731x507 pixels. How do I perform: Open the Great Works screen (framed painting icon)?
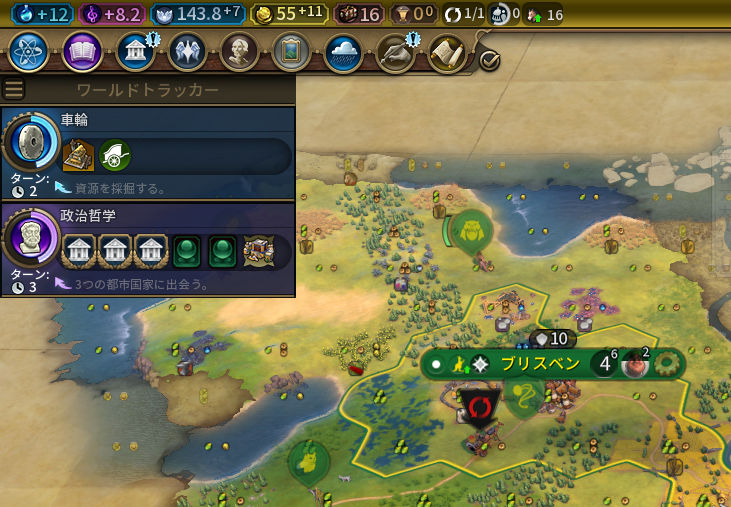[x=291, y=51]
